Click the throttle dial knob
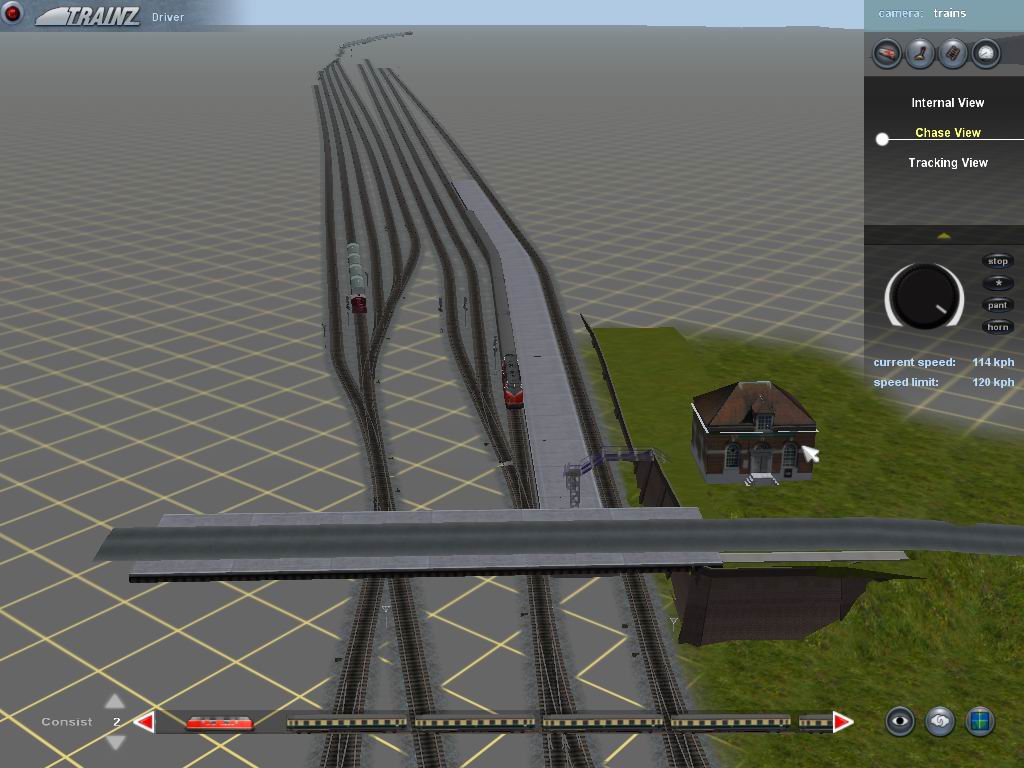 tap(923, 297)
